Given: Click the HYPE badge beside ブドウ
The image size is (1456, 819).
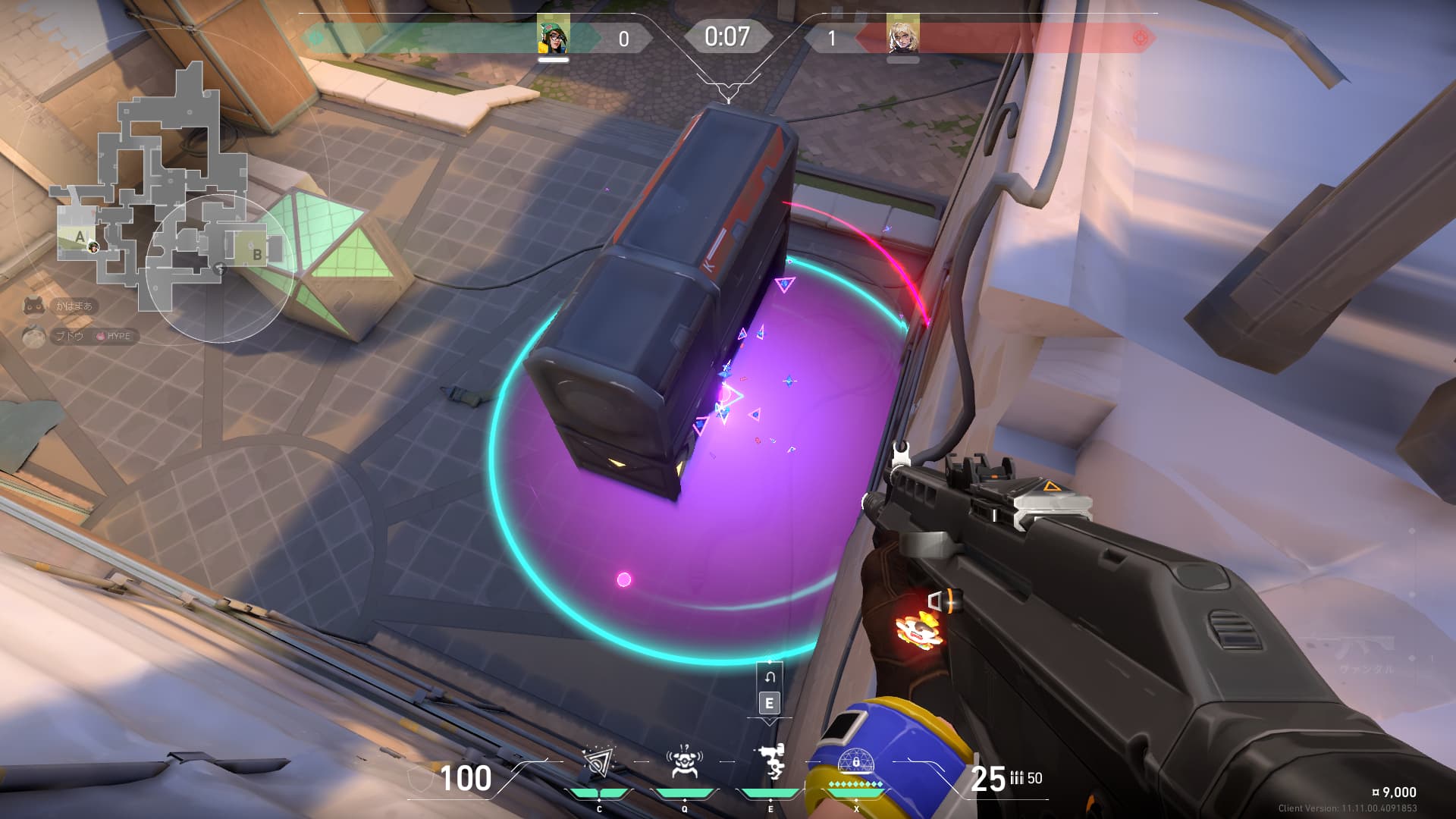Looking at the screenshot, I should [115, 336].
